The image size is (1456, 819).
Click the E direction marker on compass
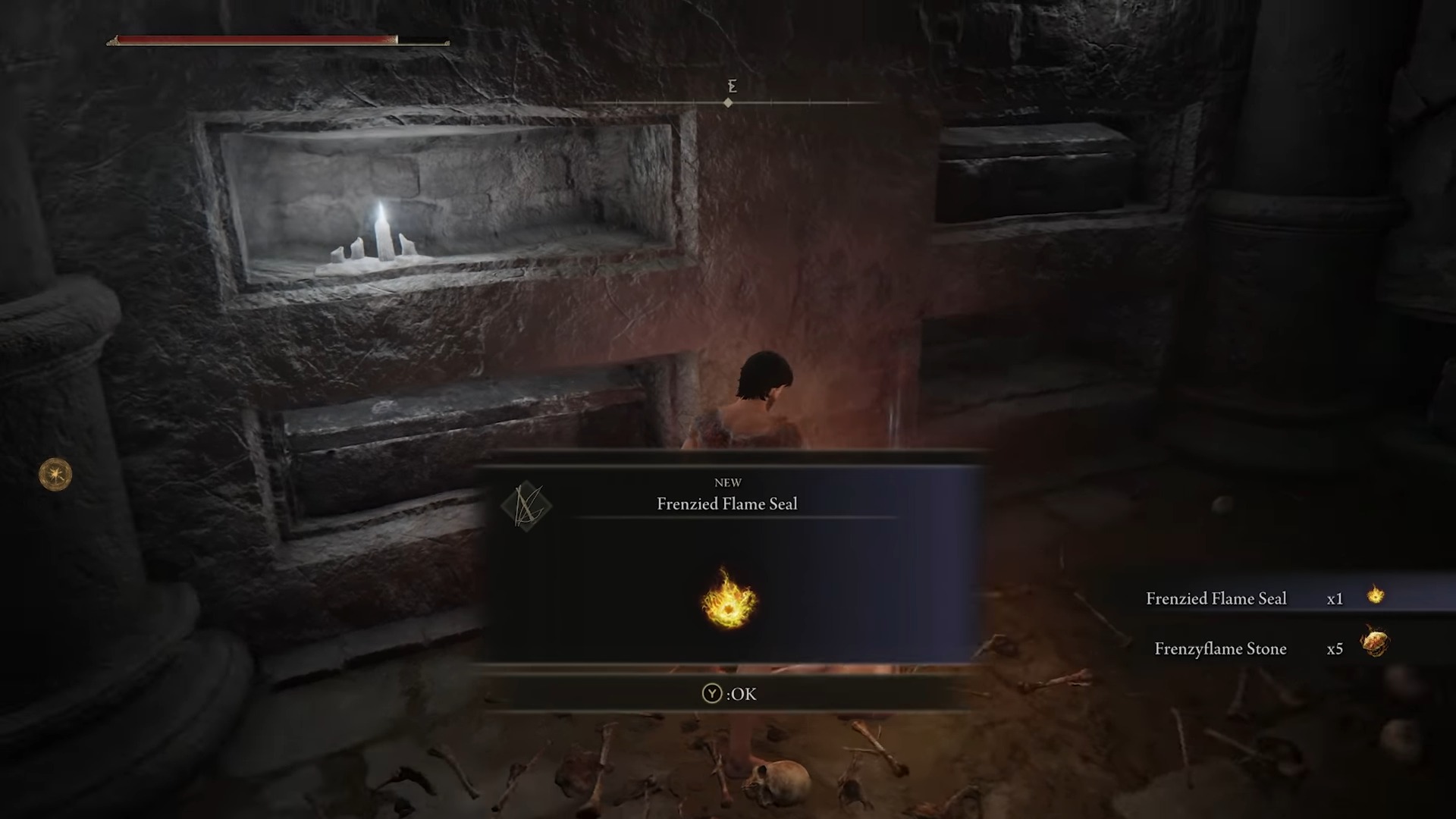click(730, 86)
